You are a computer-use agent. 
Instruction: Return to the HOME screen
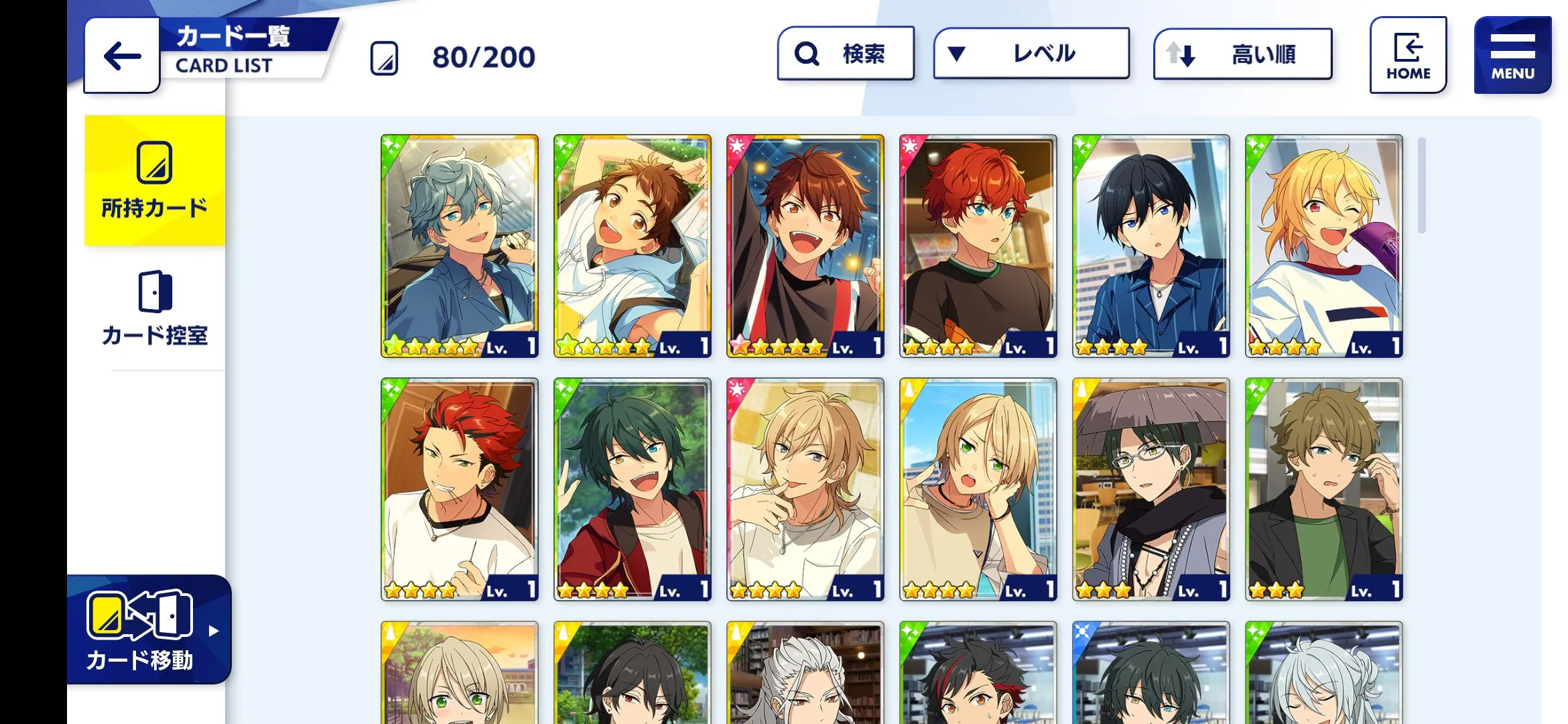click(1408, 55)
